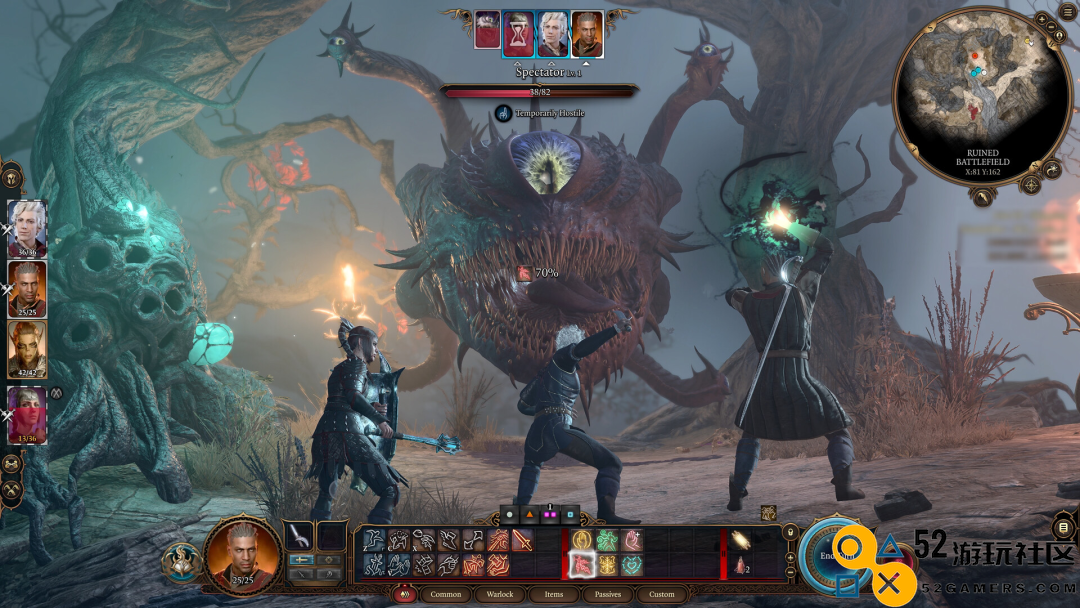Use the highlighted red spell in hotbar
1080x608 pixels.
(x=583, y=565)
